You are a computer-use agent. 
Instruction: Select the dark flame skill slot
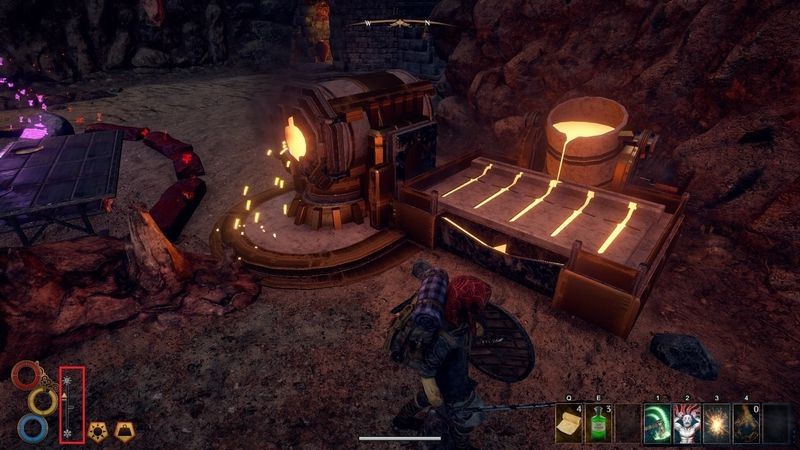(x=748, y=423)
